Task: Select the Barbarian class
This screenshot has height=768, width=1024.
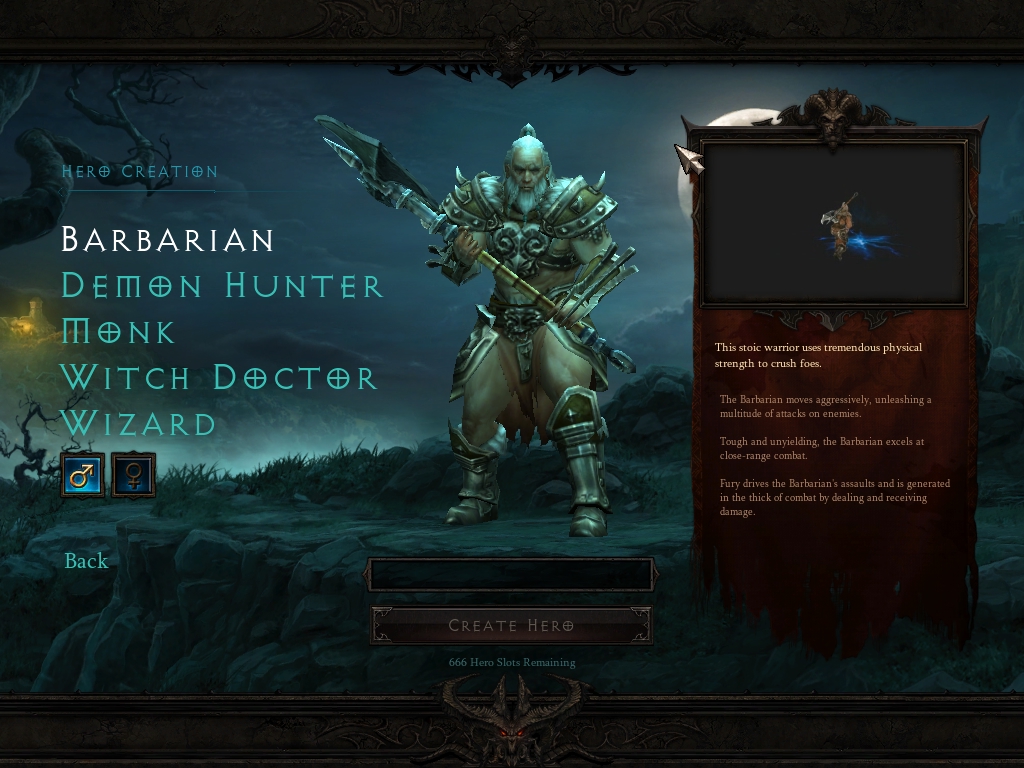Action: (x=168, y=240)
